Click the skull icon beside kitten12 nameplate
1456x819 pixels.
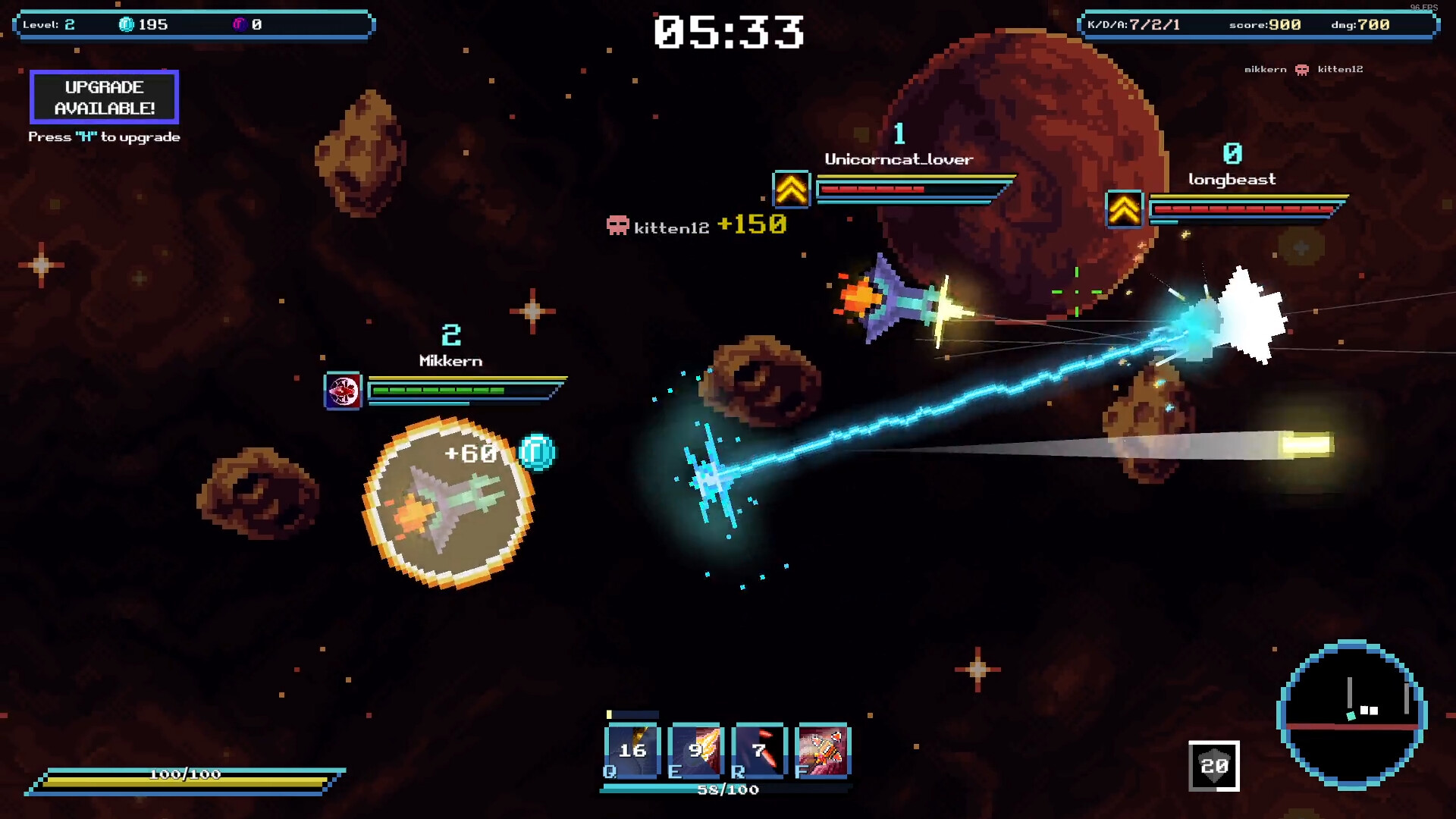click(617, 224)
